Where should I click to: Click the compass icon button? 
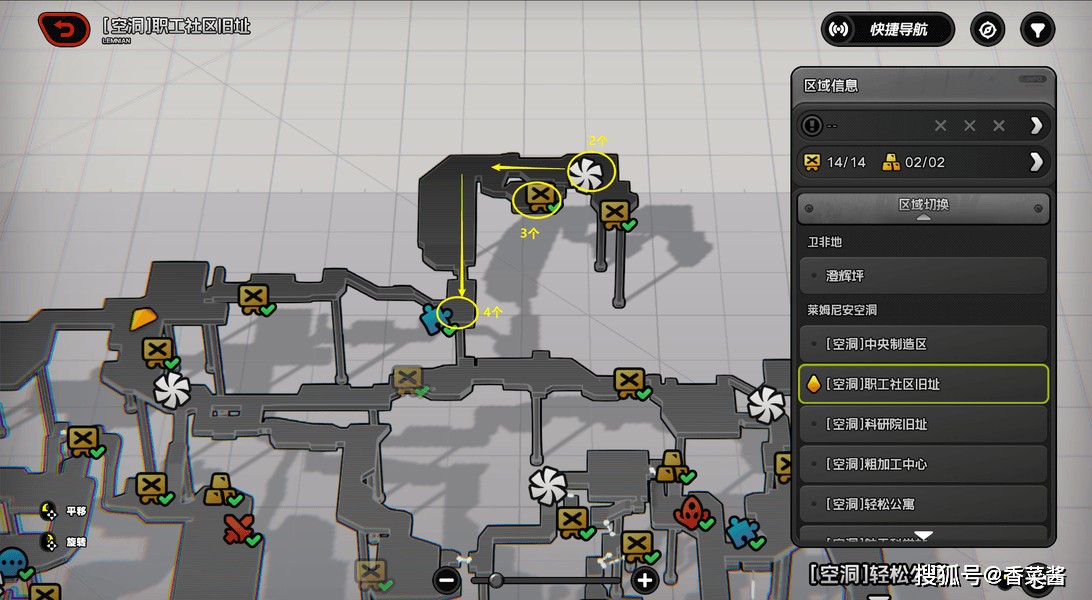[x=987, y=30]
